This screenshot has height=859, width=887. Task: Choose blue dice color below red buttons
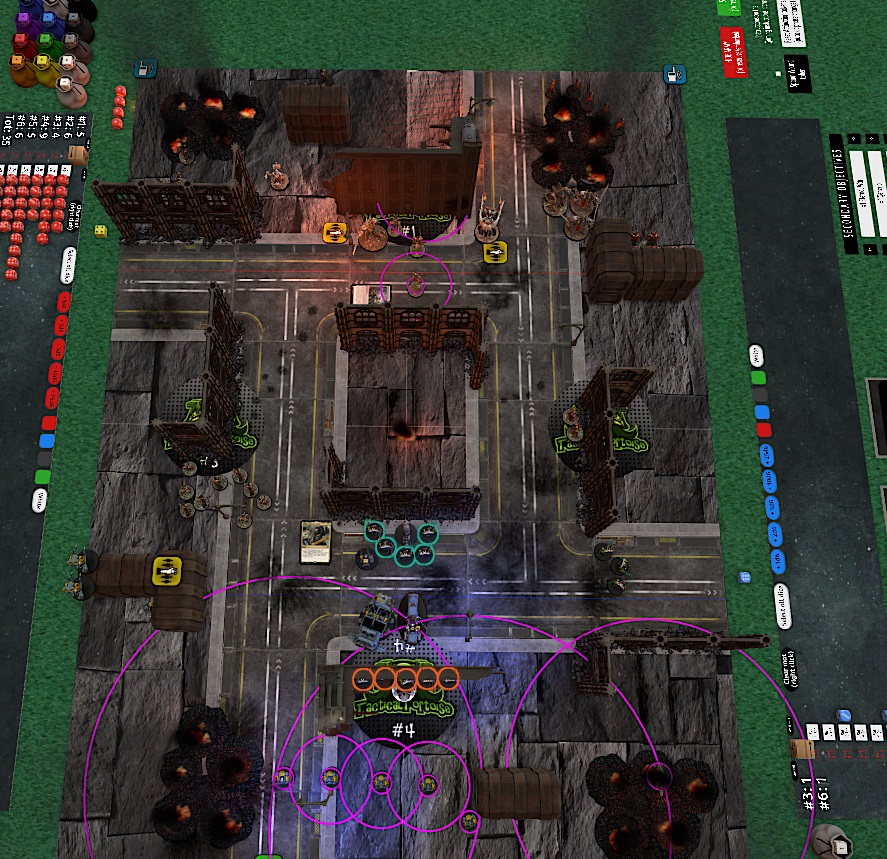coord(46,440)
